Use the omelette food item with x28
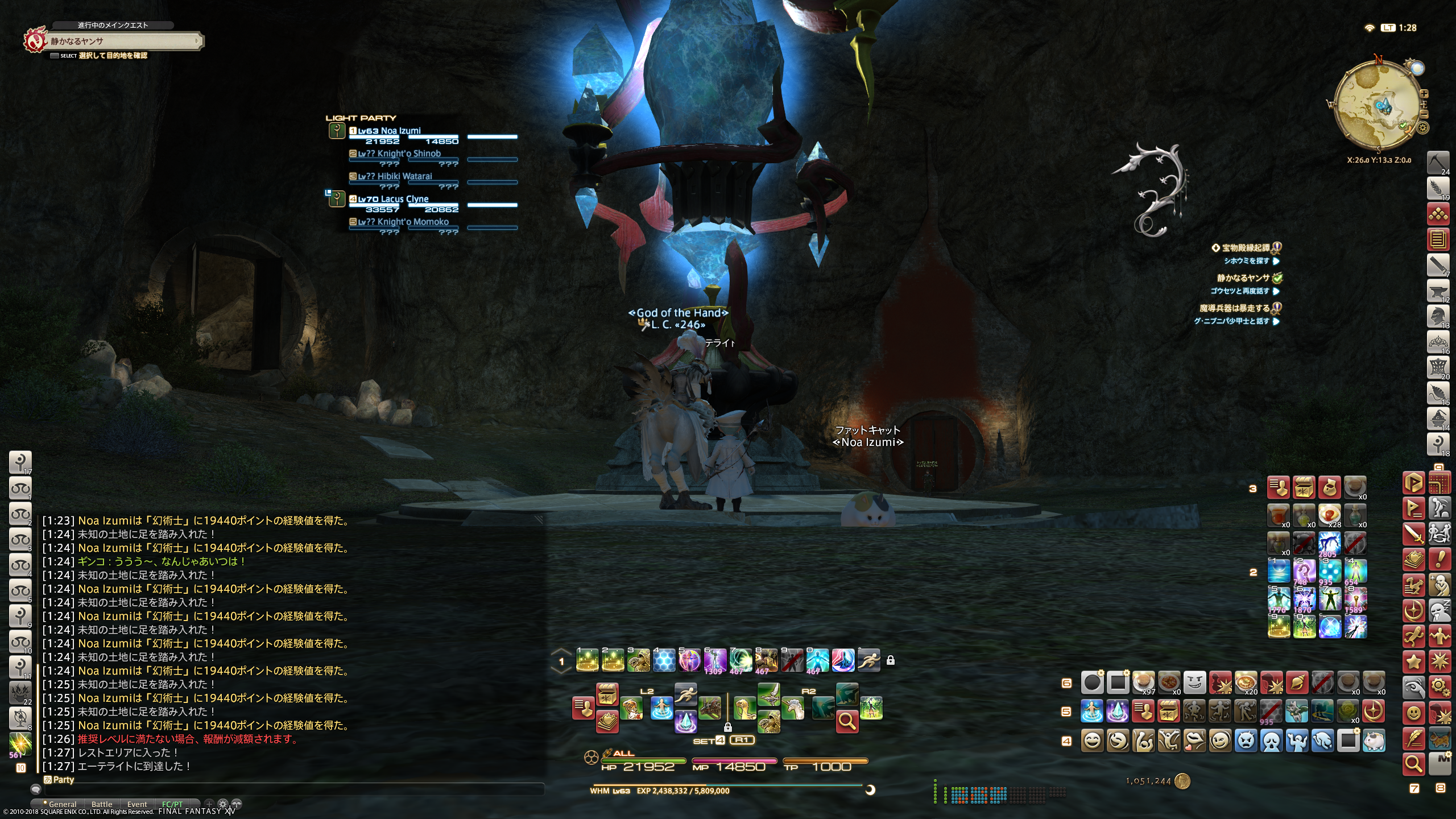The image size is (1456, 819). (x=1330, y=514)
